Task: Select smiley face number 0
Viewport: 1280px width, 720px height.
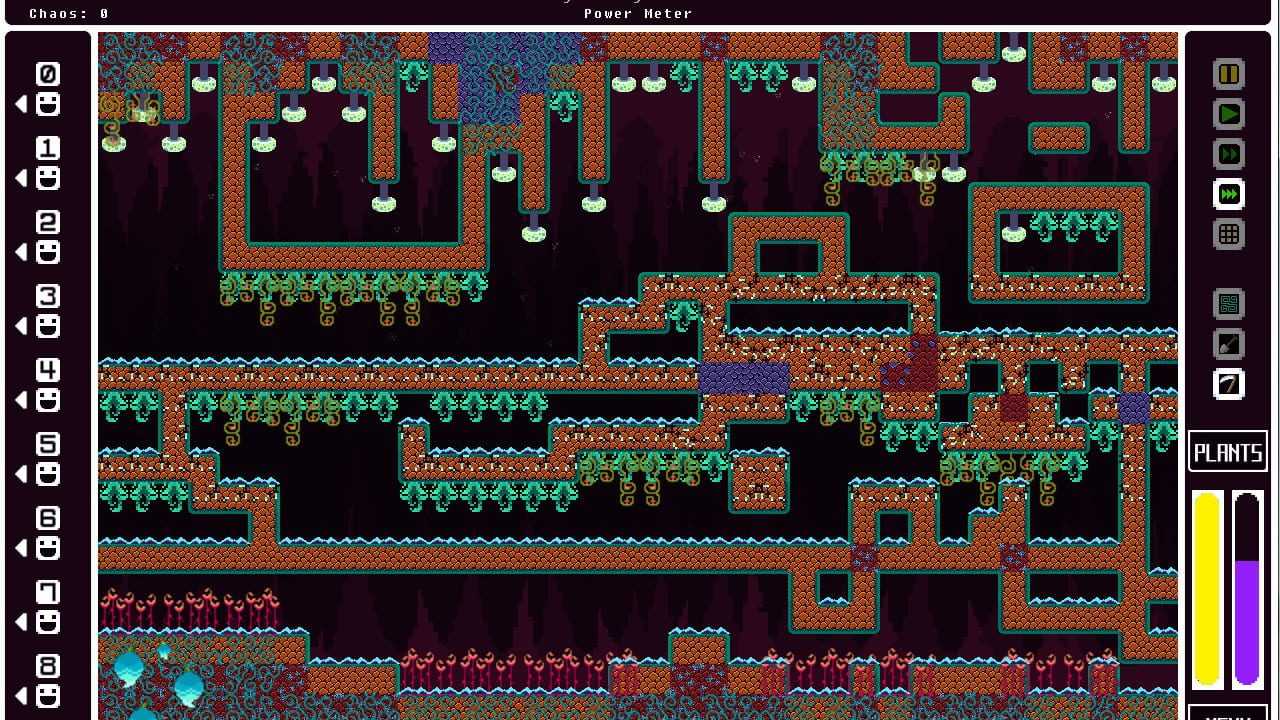Action: coord(47,104)
